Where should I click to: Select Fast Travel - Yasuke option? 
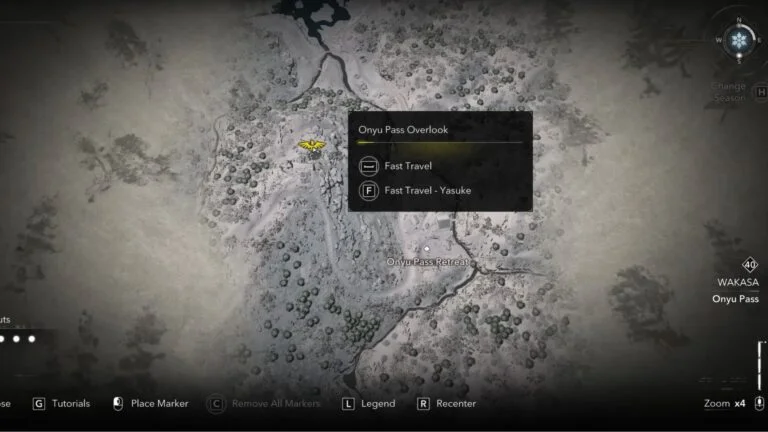point(427,190)
